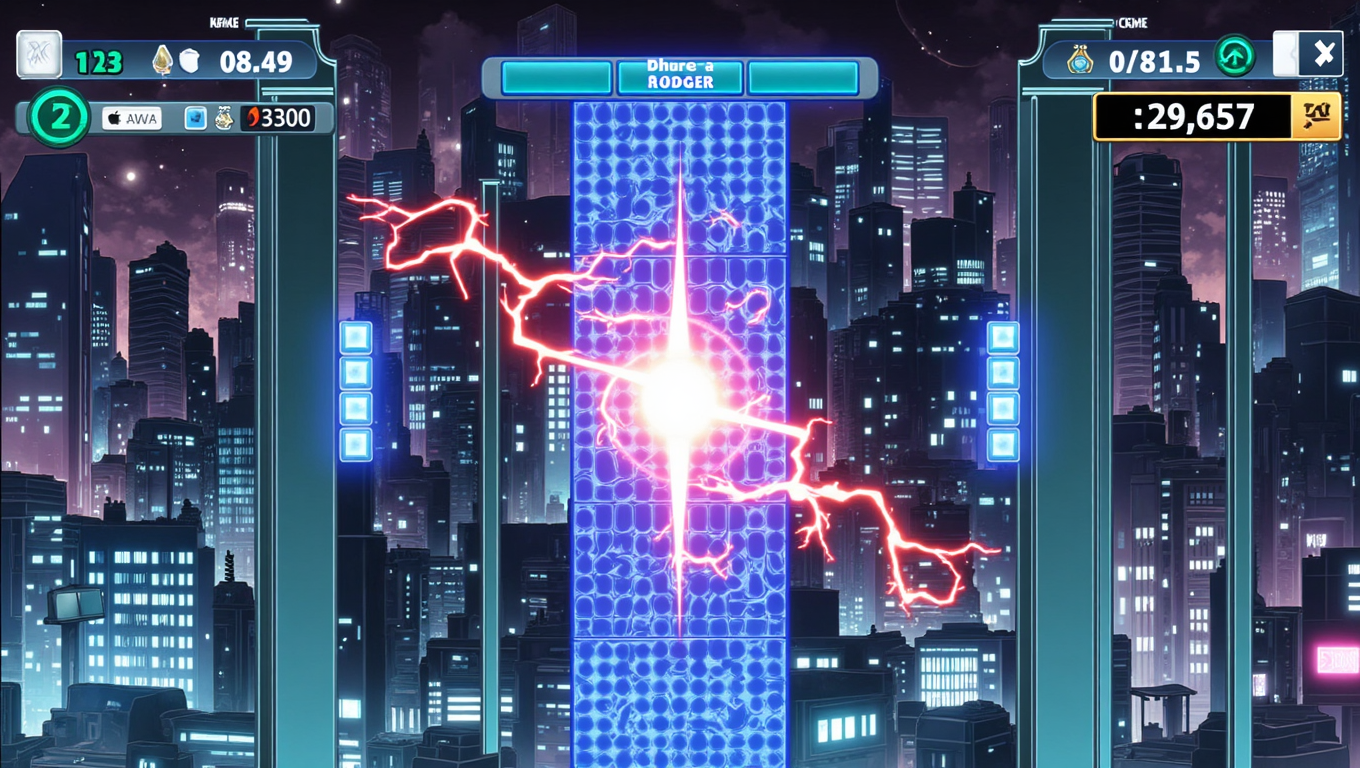The image size is (1360, 768).
Task: Click the gem icon in the top-left stat bar
Action: [x=163, y=57]
